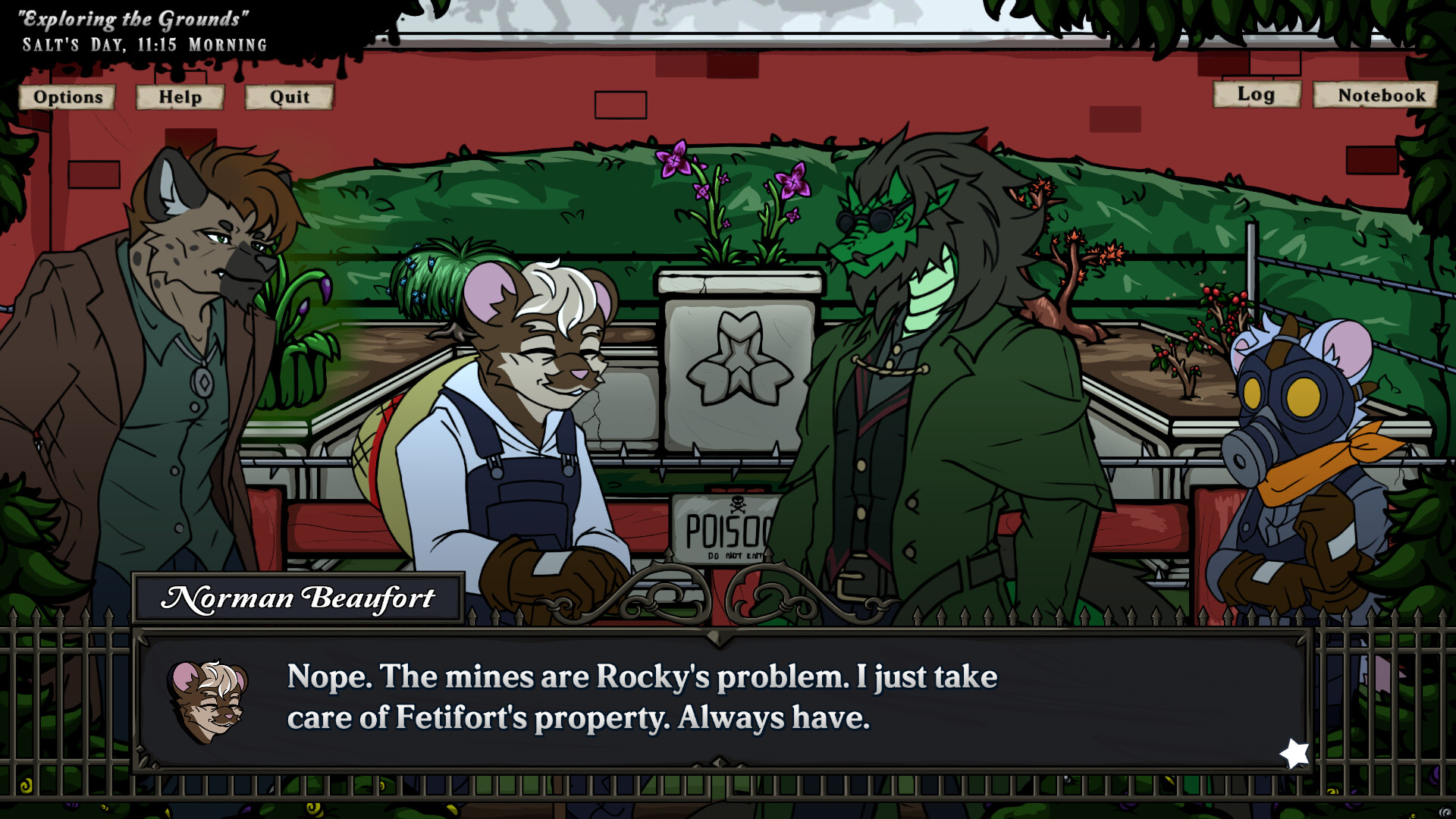
Task: Quit the game
Action: pos(289,97)
